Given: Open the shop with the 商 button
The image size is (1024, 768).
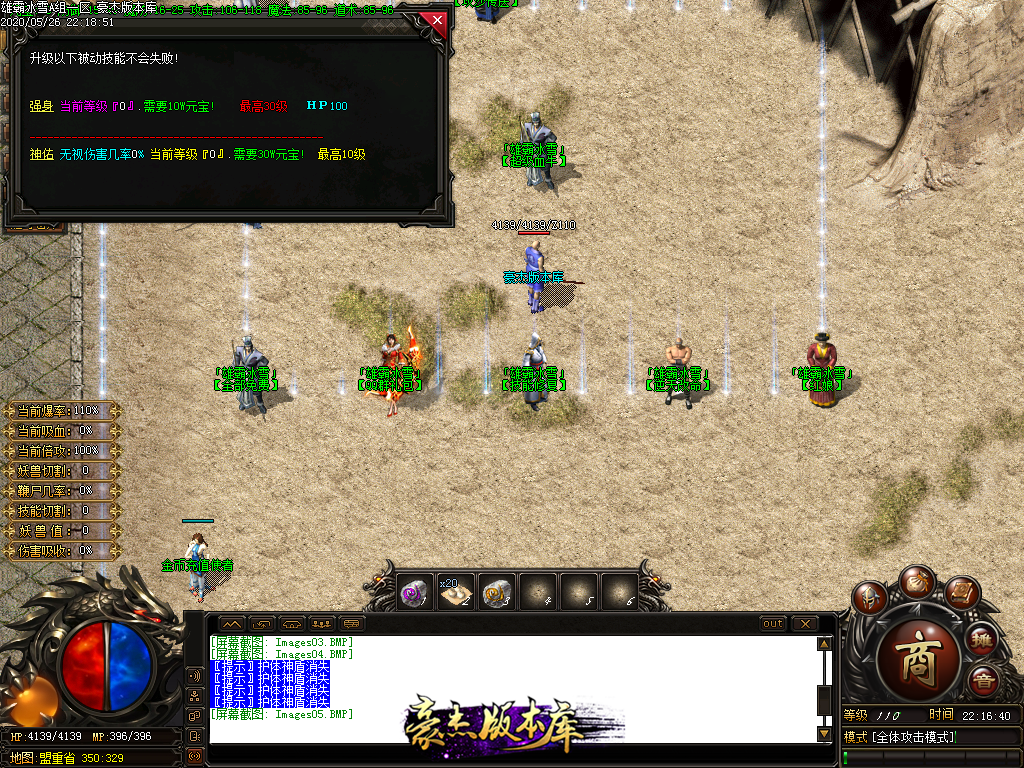Looking at the screenshot, I should click(917, 661).
